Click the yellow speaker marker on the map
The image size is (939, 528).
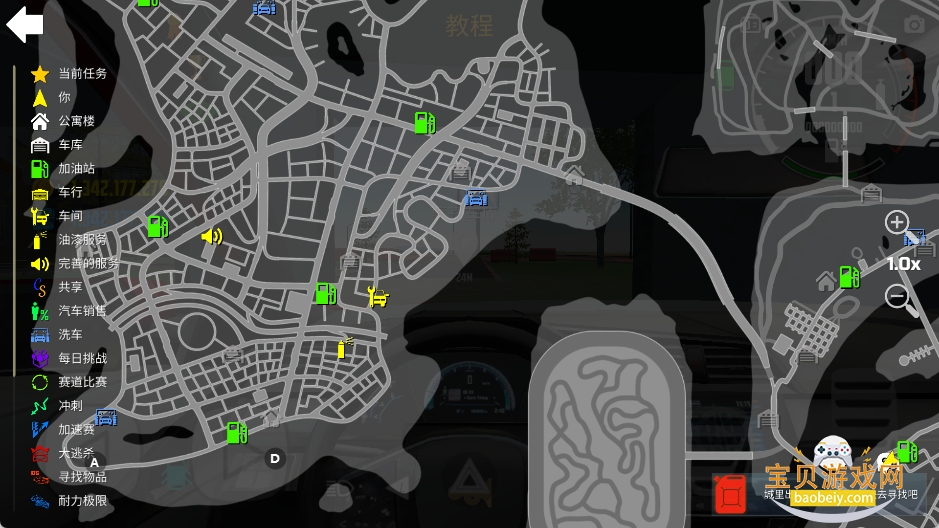[x=211, y=236]
